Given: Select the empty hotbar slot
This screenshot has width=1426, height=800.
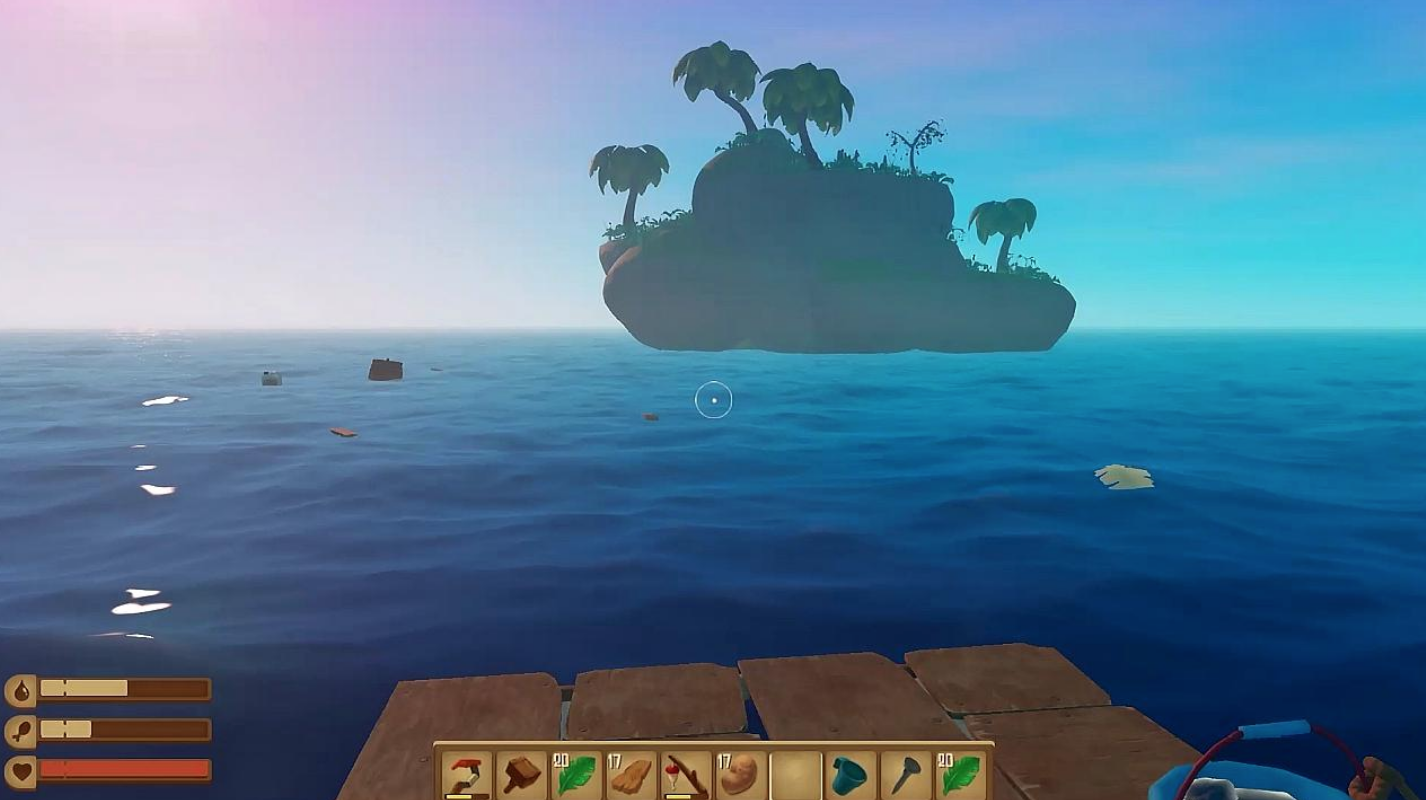Looking at the screenshot, I should tap(796, 775).
